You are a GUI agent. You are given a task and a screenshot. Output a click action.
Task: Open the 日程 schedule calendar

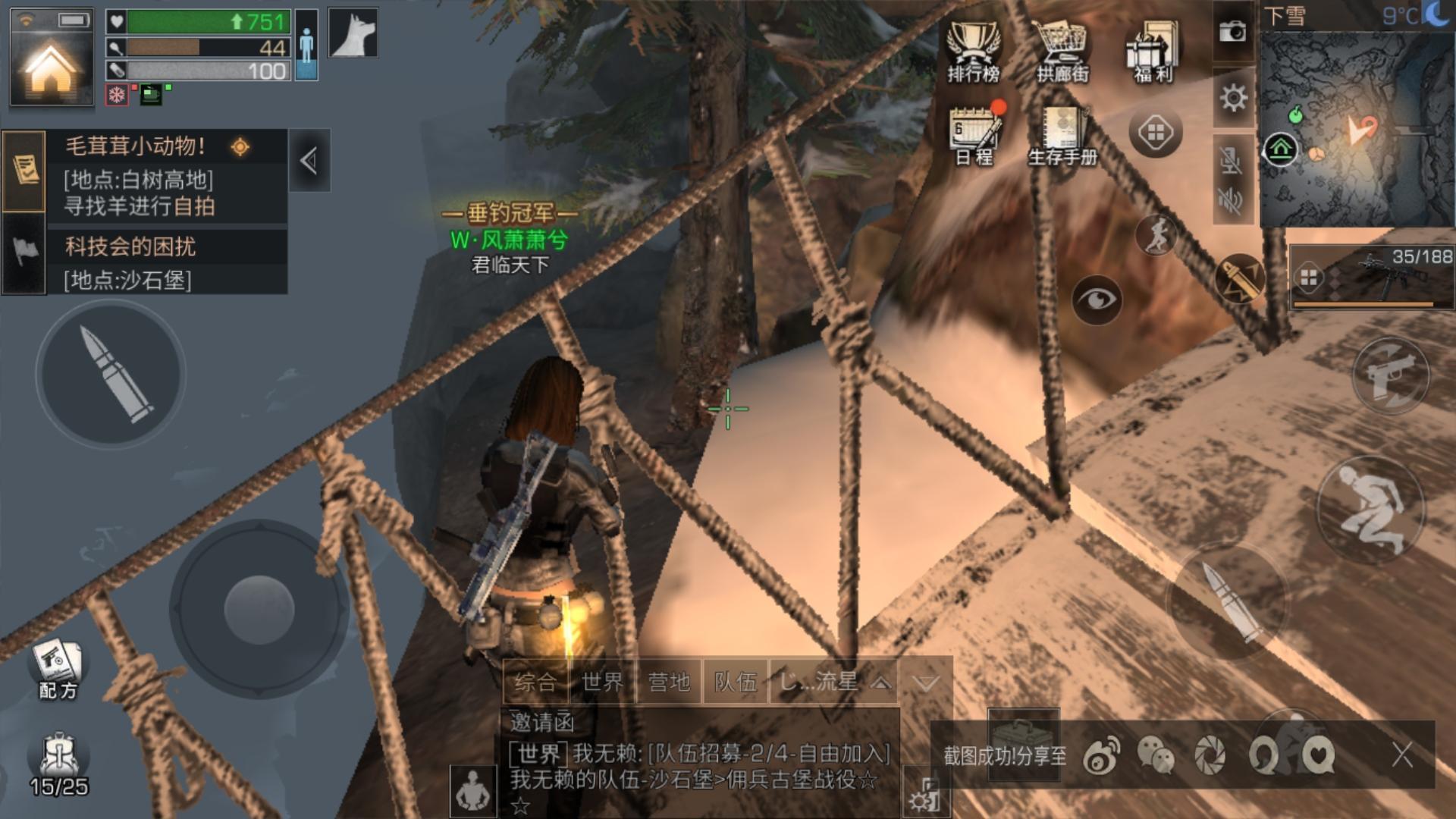pos(974,135)
